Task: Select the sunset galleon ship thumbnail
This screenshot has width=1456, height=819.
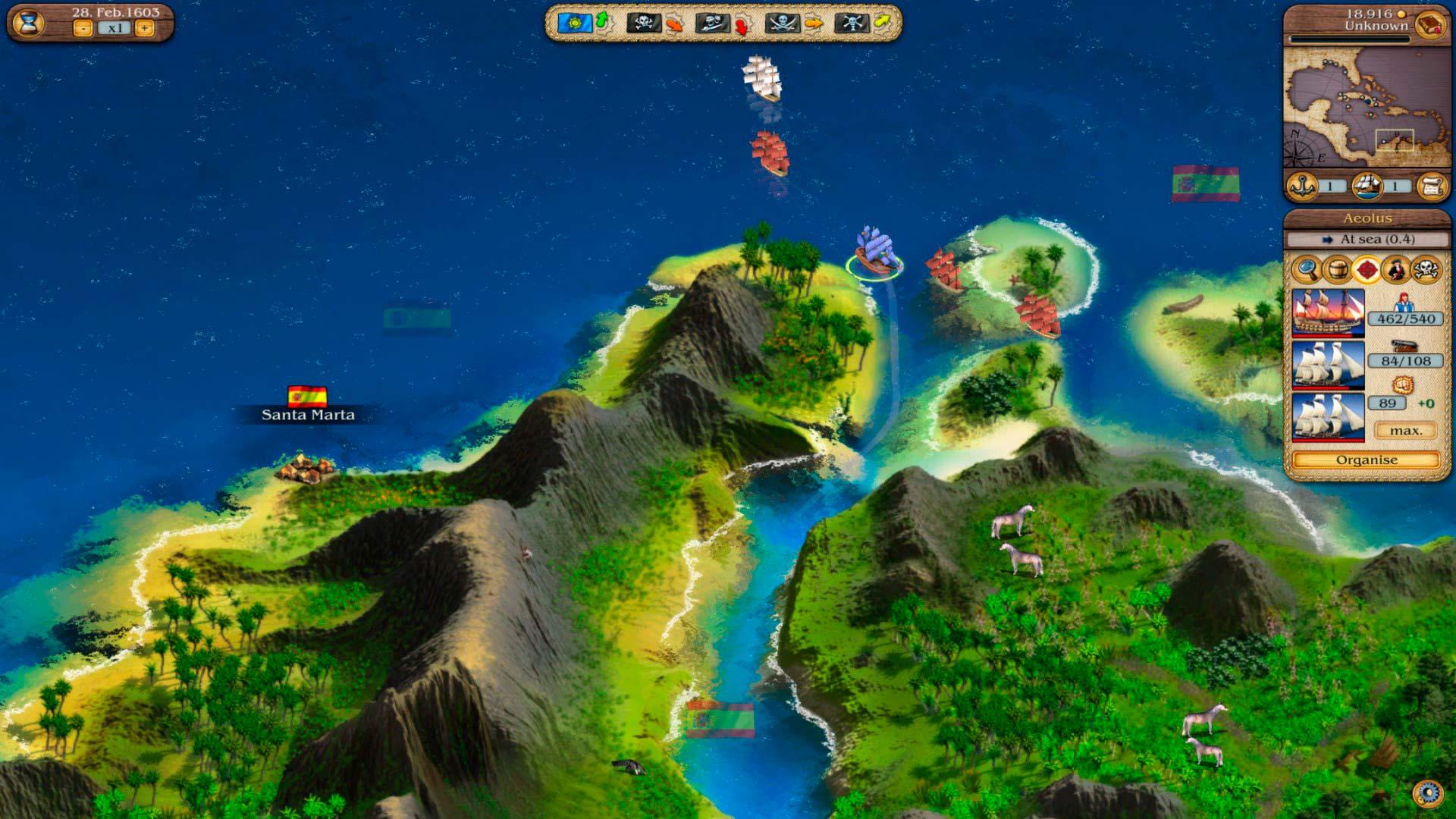Action: pyautogui.click(x=1327, y=312)
